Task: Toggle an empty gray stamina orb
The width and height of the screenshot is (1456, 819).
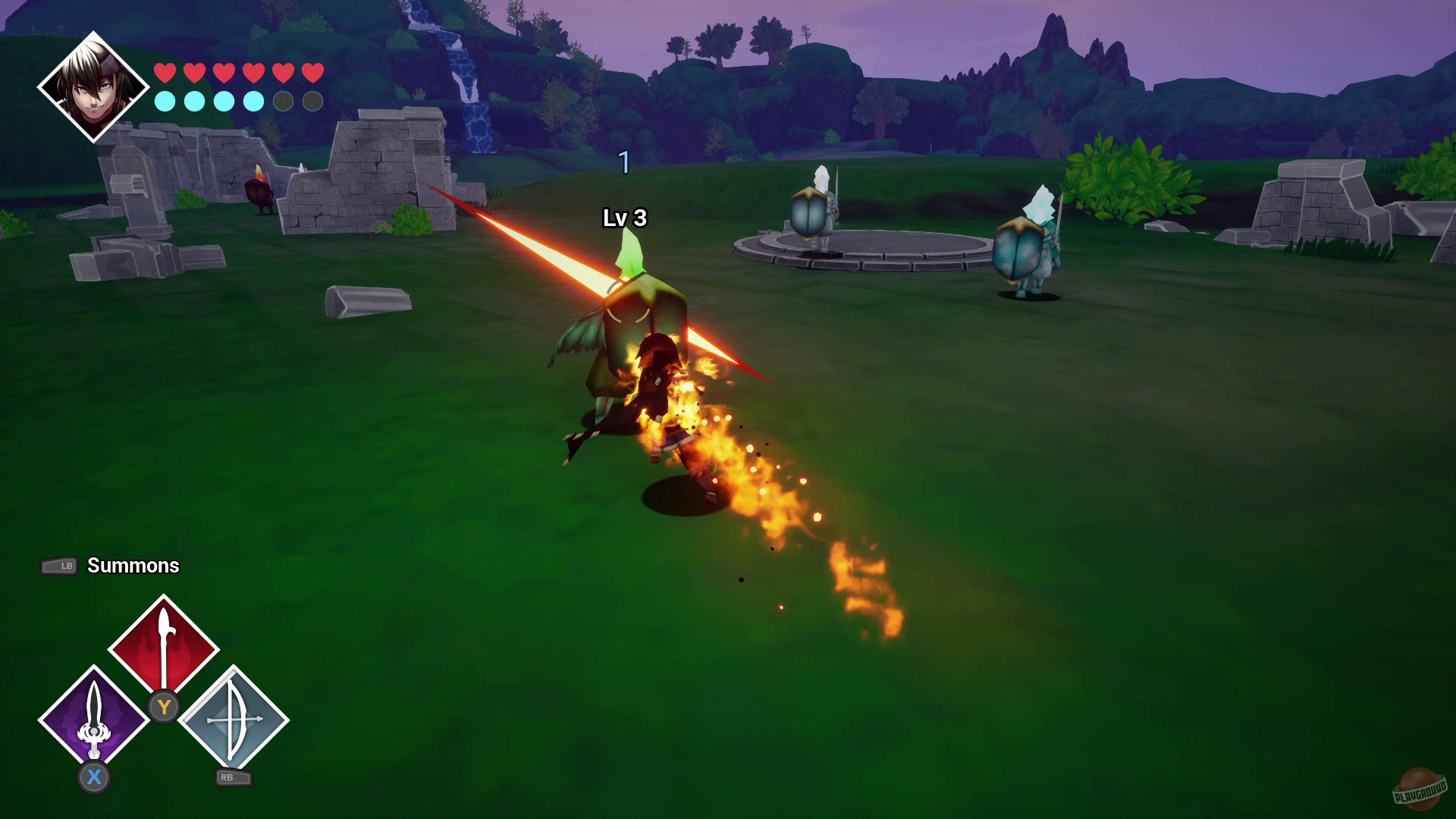Action: coord(283,101)
